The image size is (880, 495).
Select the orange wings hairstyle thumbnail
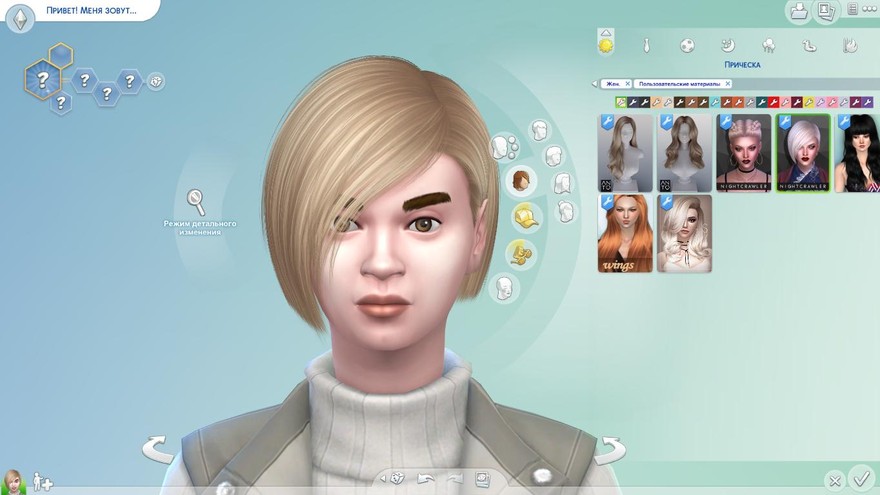625,233
